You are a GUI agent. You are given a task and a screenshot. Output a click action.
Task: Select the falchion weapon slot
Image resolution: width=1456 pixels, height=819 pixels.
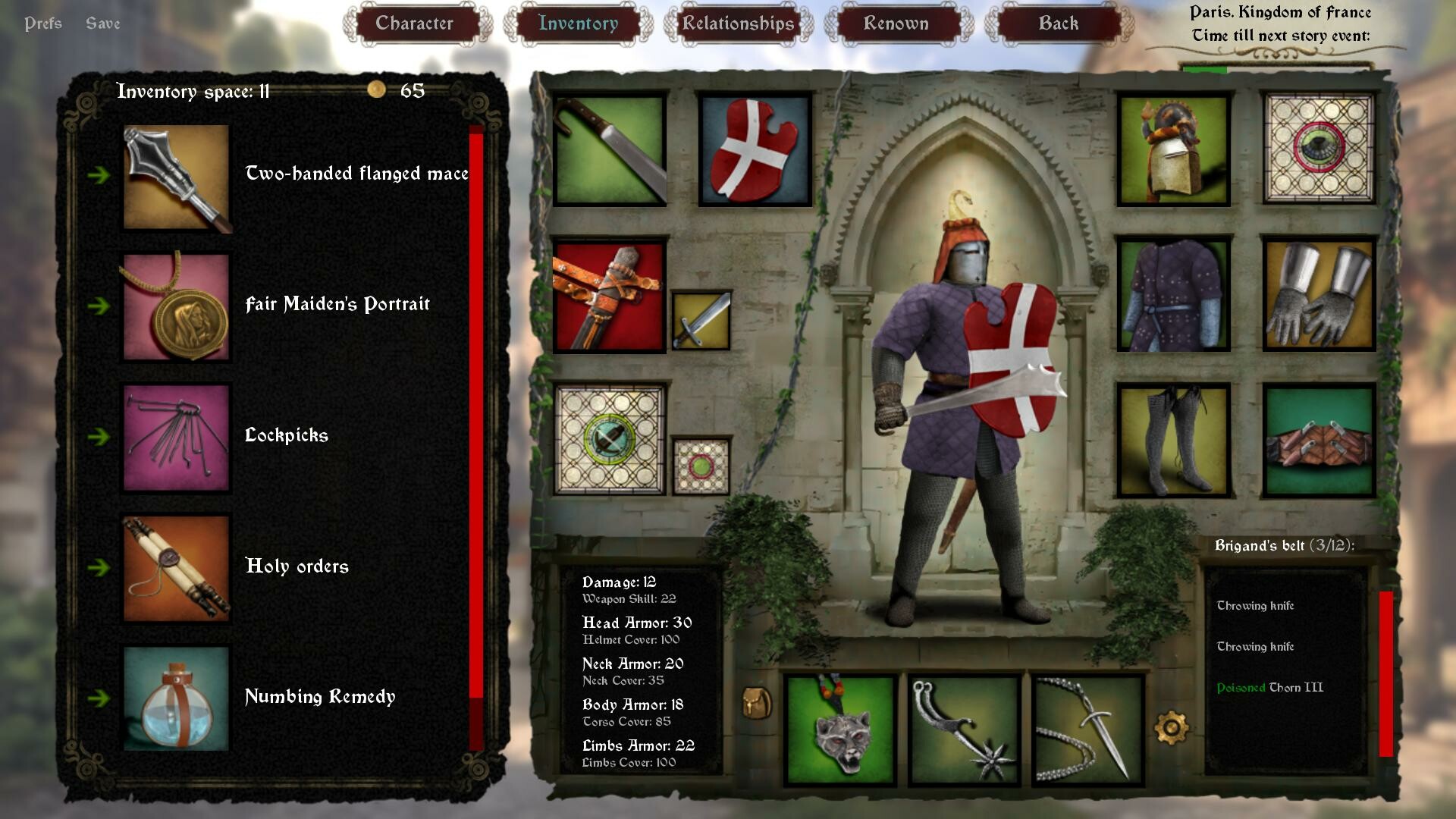point(607,148)
